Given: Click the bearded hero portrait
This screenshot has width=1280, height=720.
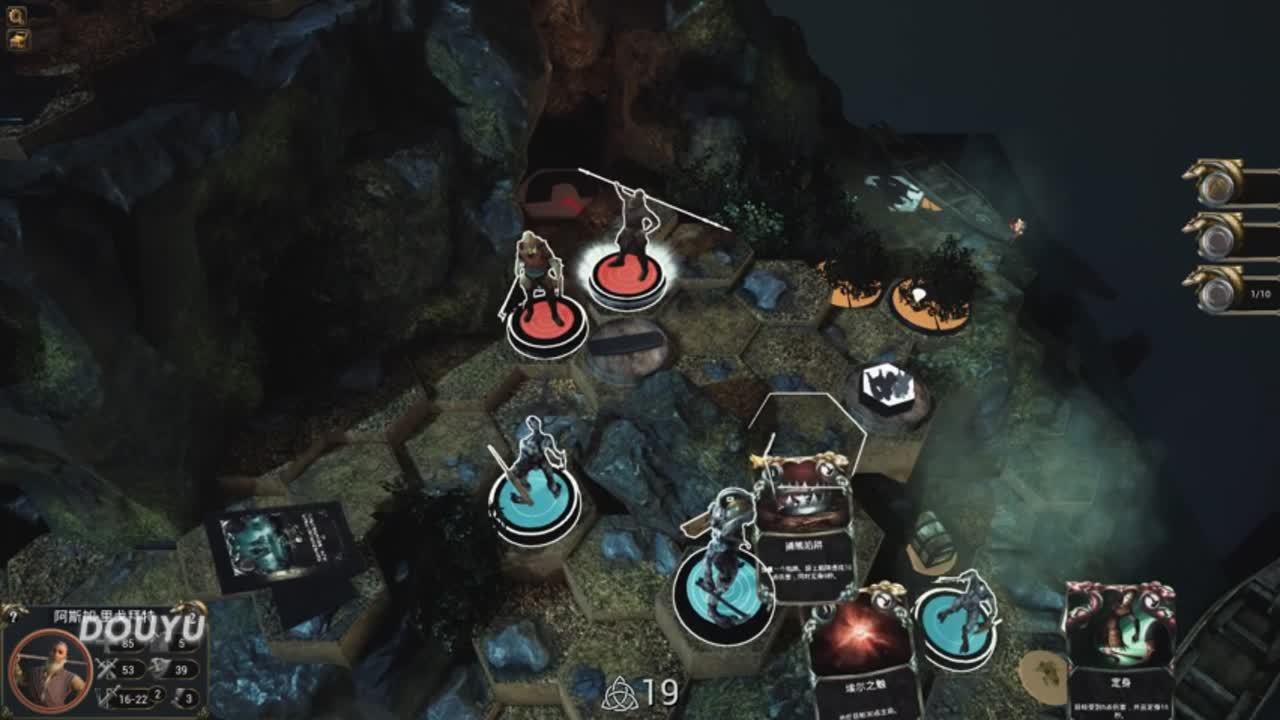Looking at the screenshot, I should click(x=50, y=670).
